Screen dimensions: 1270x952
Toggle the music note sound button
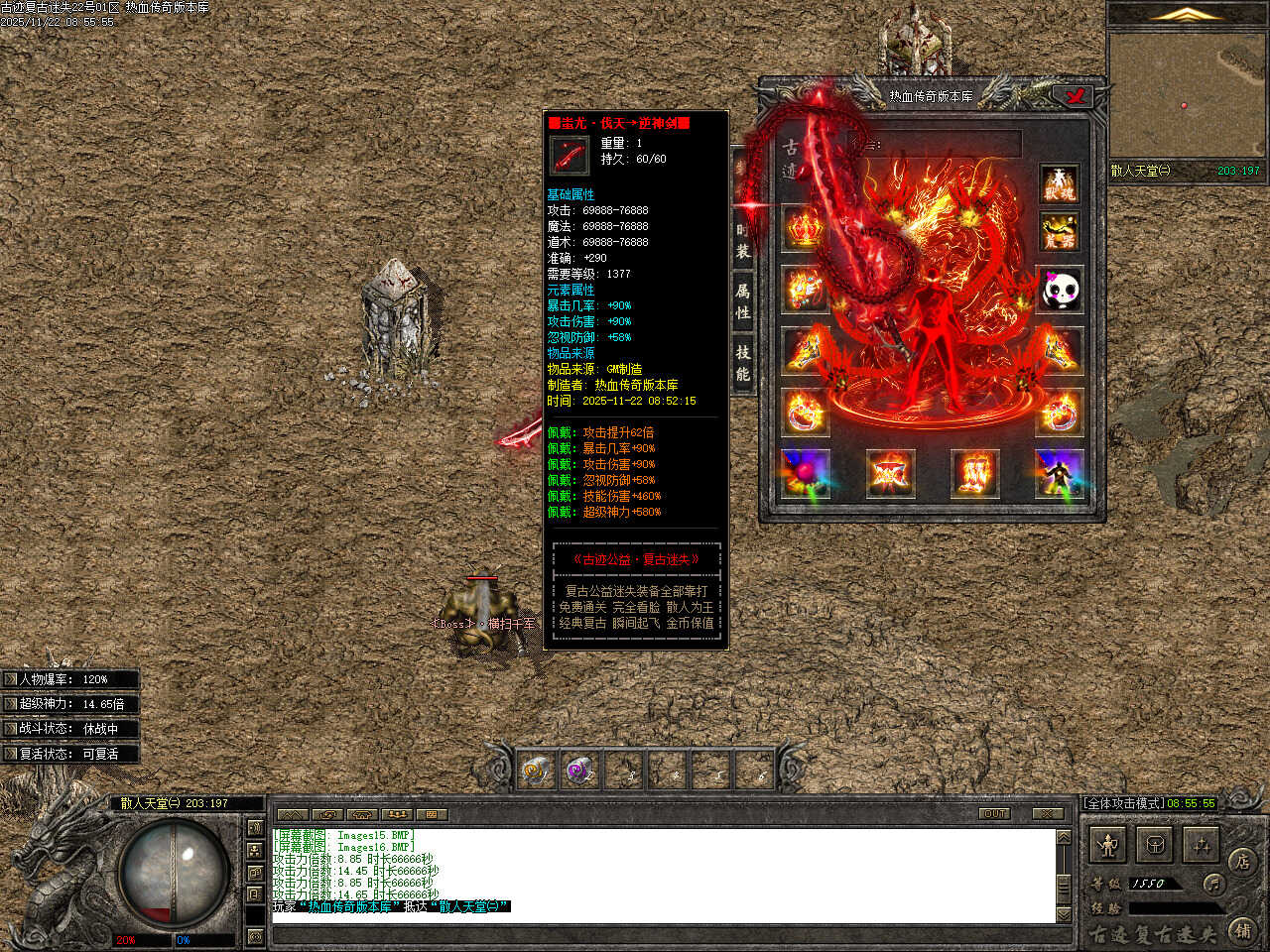click(1212, 883)
